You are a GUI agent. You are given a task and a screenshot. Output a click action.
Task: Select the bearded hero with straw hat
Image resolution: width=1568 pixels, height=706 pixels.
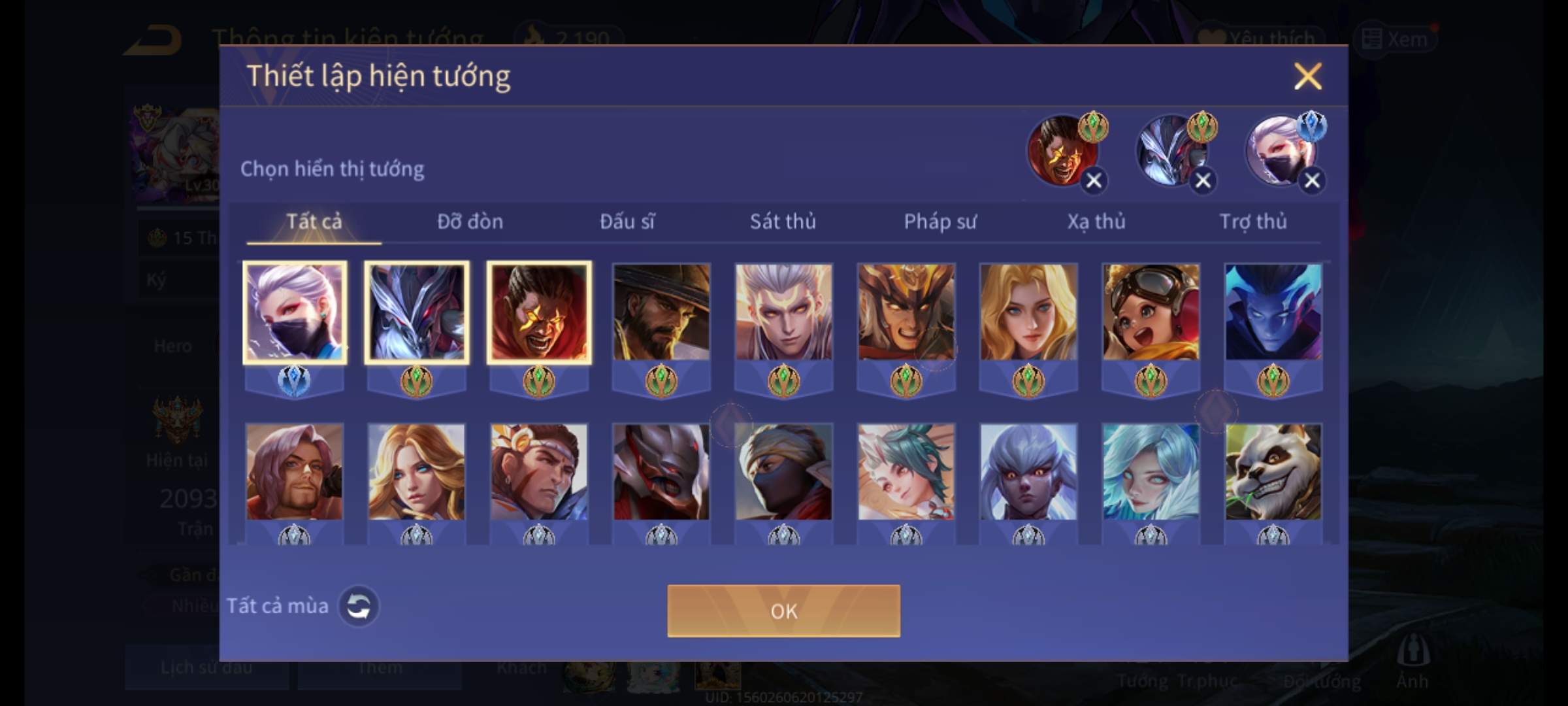(x=661, y=312)
